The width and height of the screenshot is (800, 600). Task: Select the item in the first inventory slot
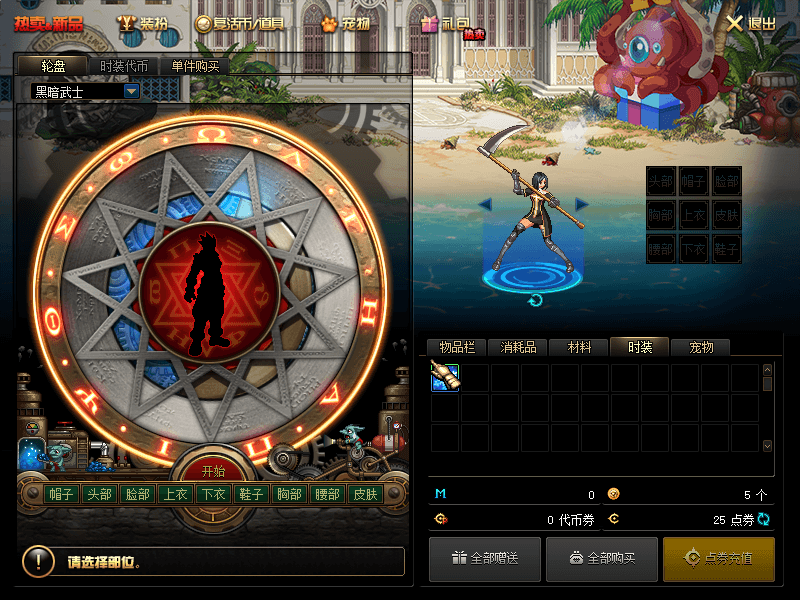[445, 377]
